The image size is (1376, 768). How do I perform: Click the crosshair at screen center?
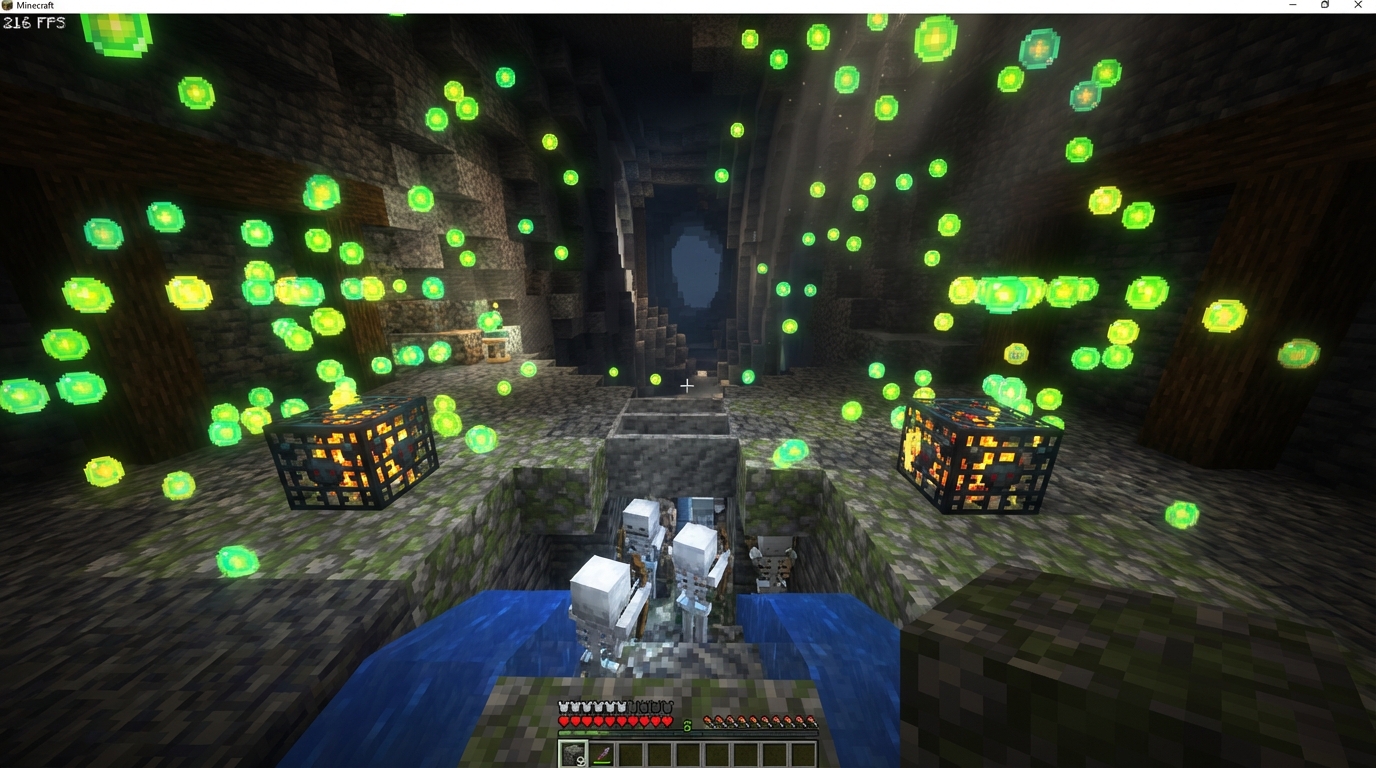pos(688,385)
